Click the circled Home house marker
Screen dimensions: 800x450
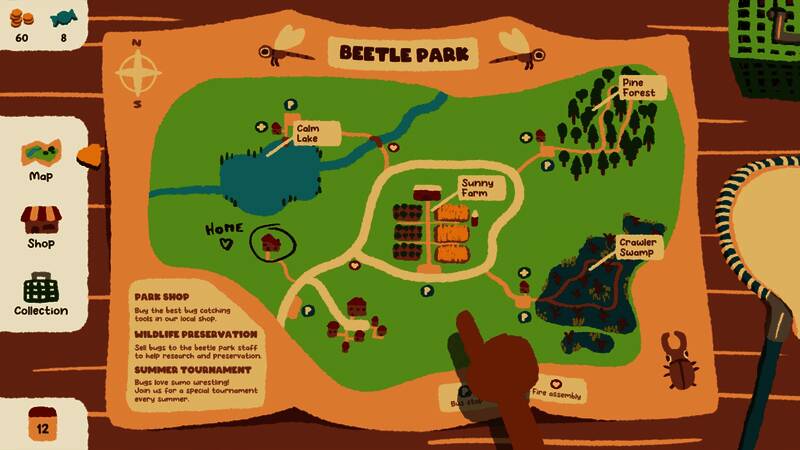coord(270,242)
